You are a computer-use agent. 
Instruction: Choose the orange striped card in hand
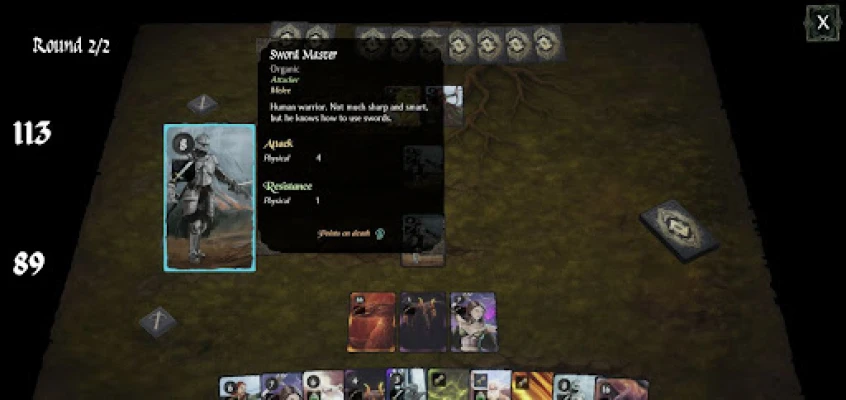coord(531,387)
